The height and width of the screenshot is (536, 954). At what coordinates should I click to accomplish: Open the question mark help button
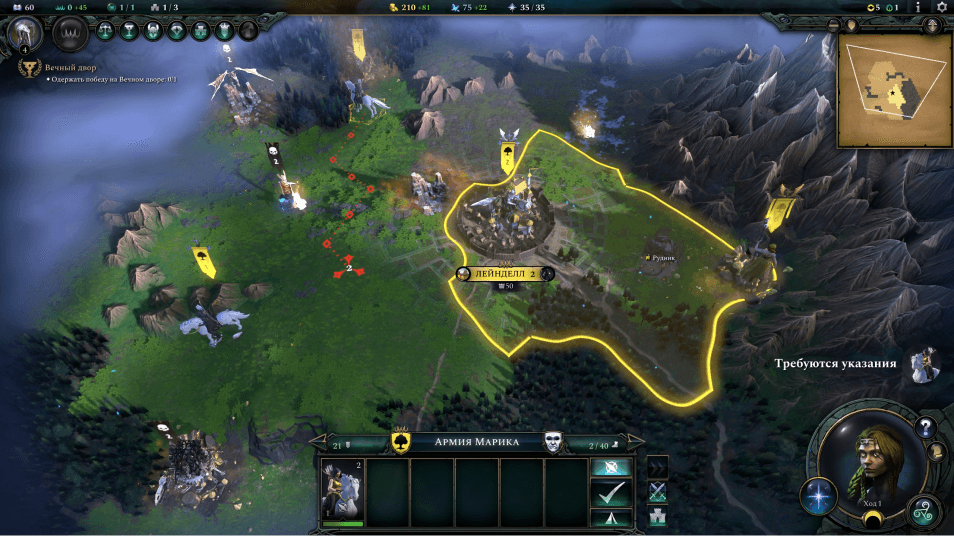[926, 427]
